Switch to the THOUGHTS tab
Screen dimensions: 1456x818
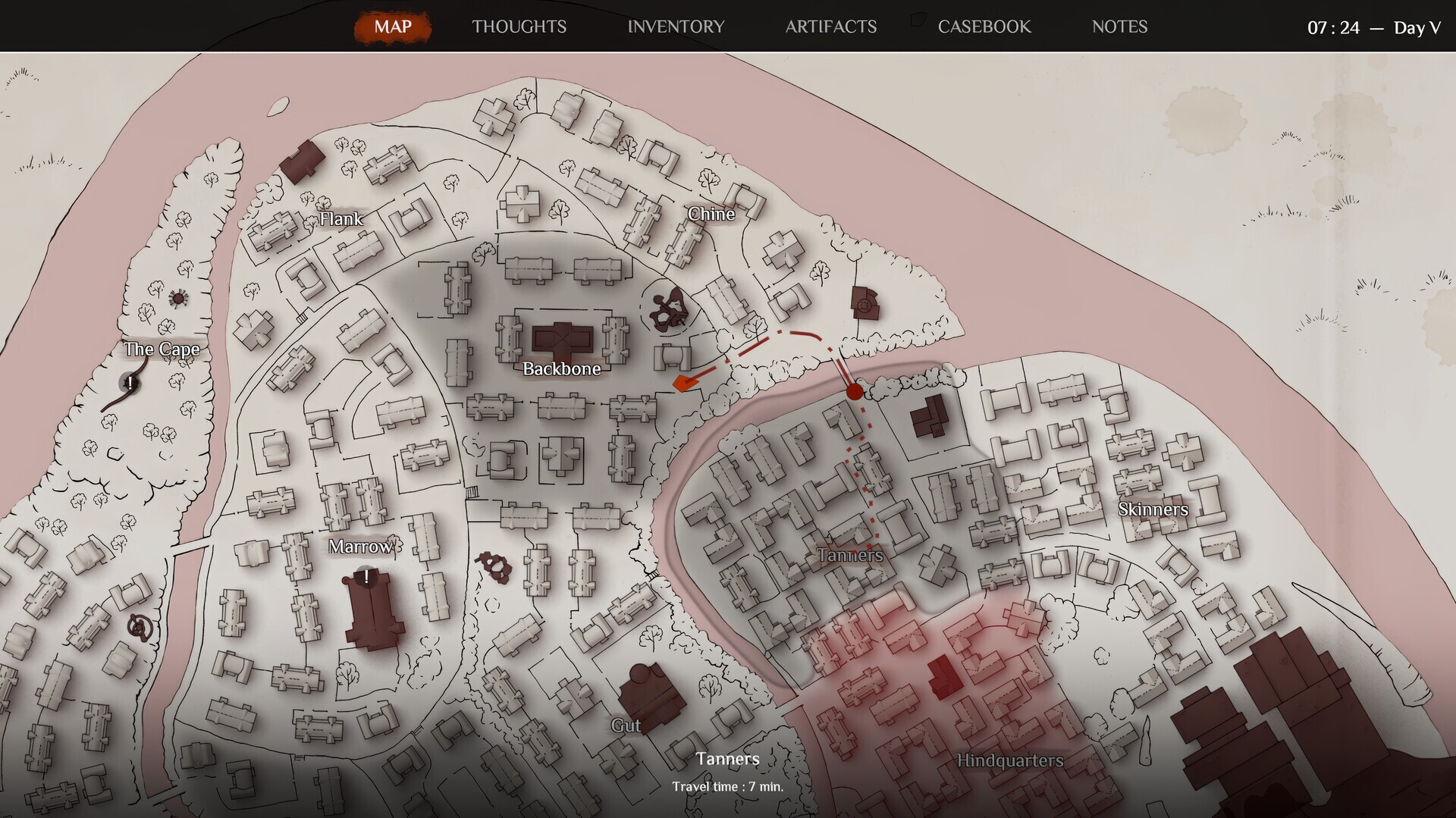519,27
